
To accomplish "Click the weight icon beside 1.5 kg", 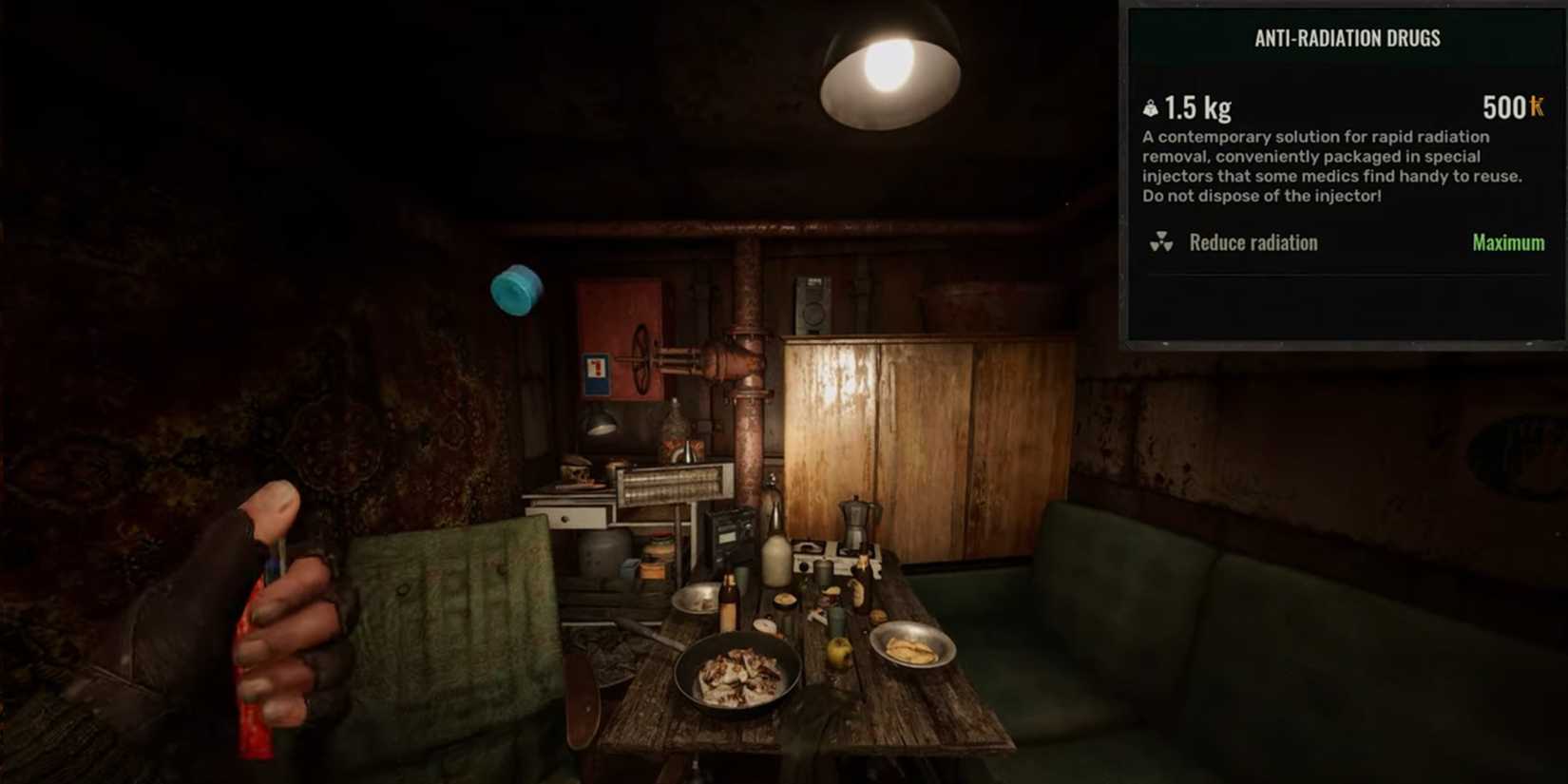I will coord(1150,107).
